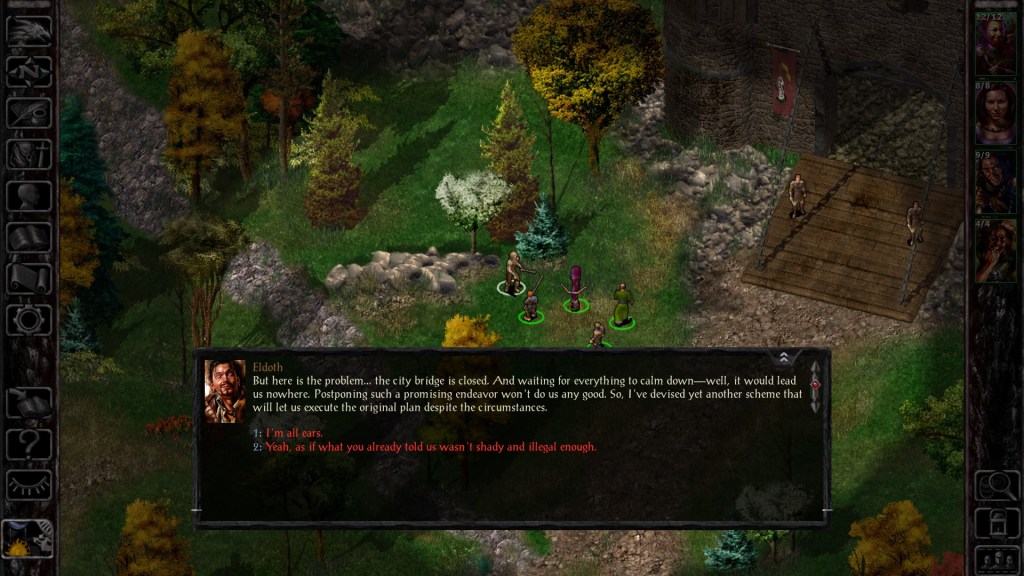1024x576 pixels.
Task: Show help with the question mark icon
Action: point(29,443)
